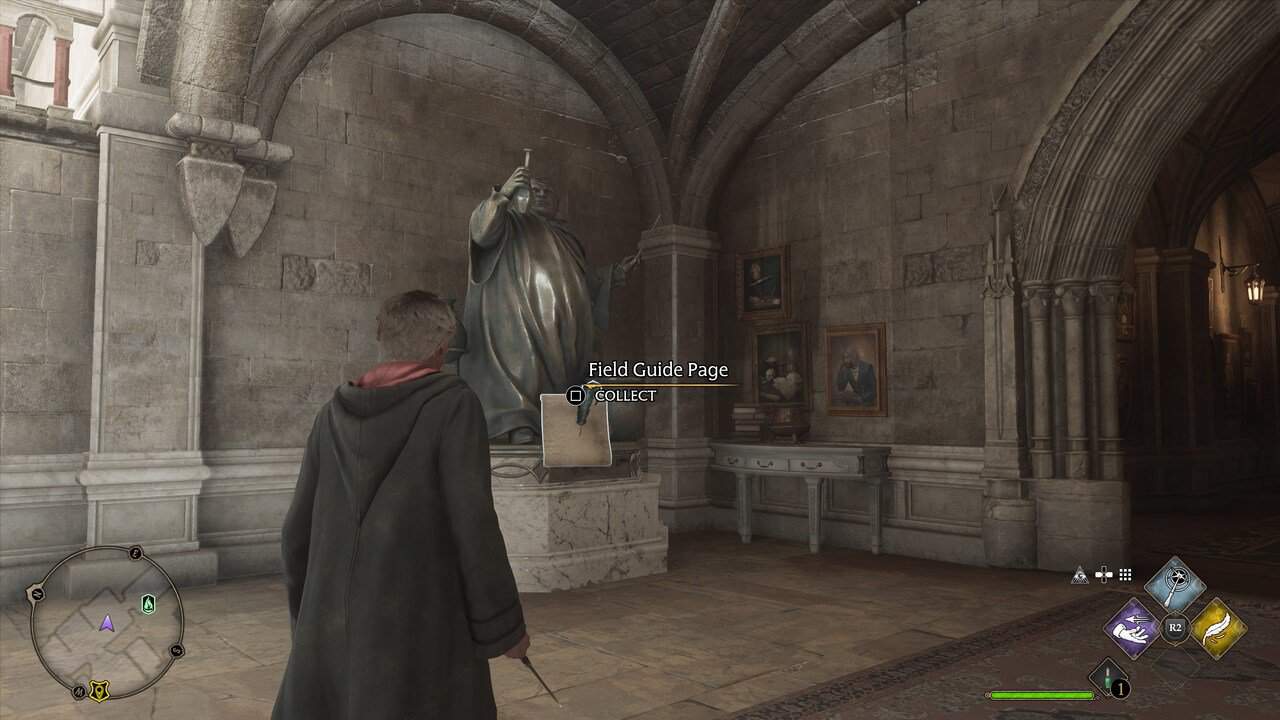Select the green Floo Flame marker

coord(148,603)
